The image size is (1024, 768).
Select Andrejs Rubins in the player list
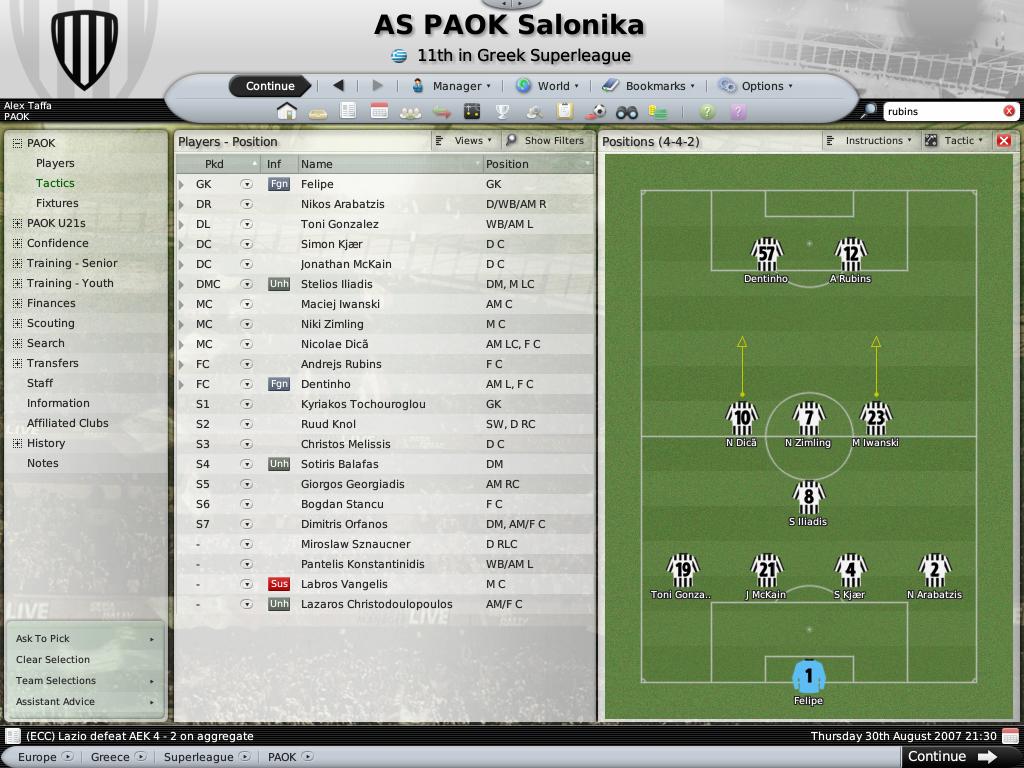(x=341, y=364)
